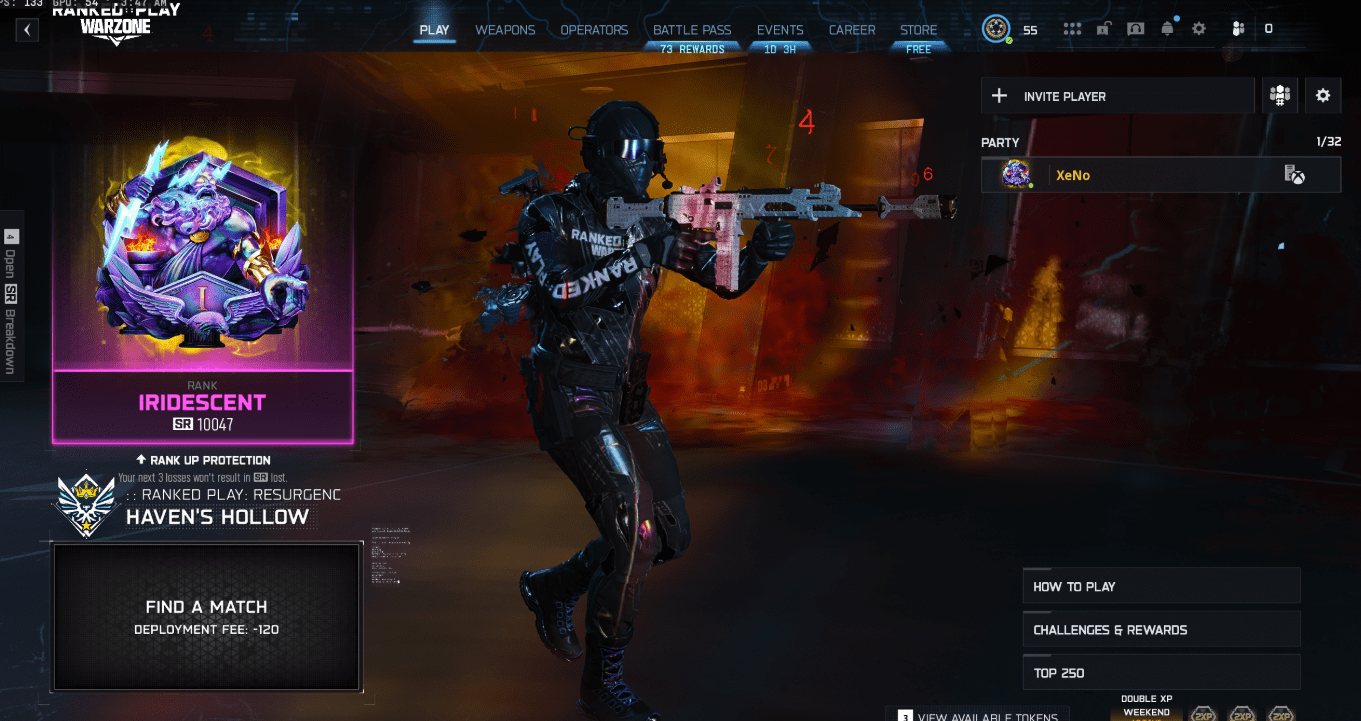Open the notifications bell icon
This screenshot has height=721, width=1361.
(x=1167, y=29)
